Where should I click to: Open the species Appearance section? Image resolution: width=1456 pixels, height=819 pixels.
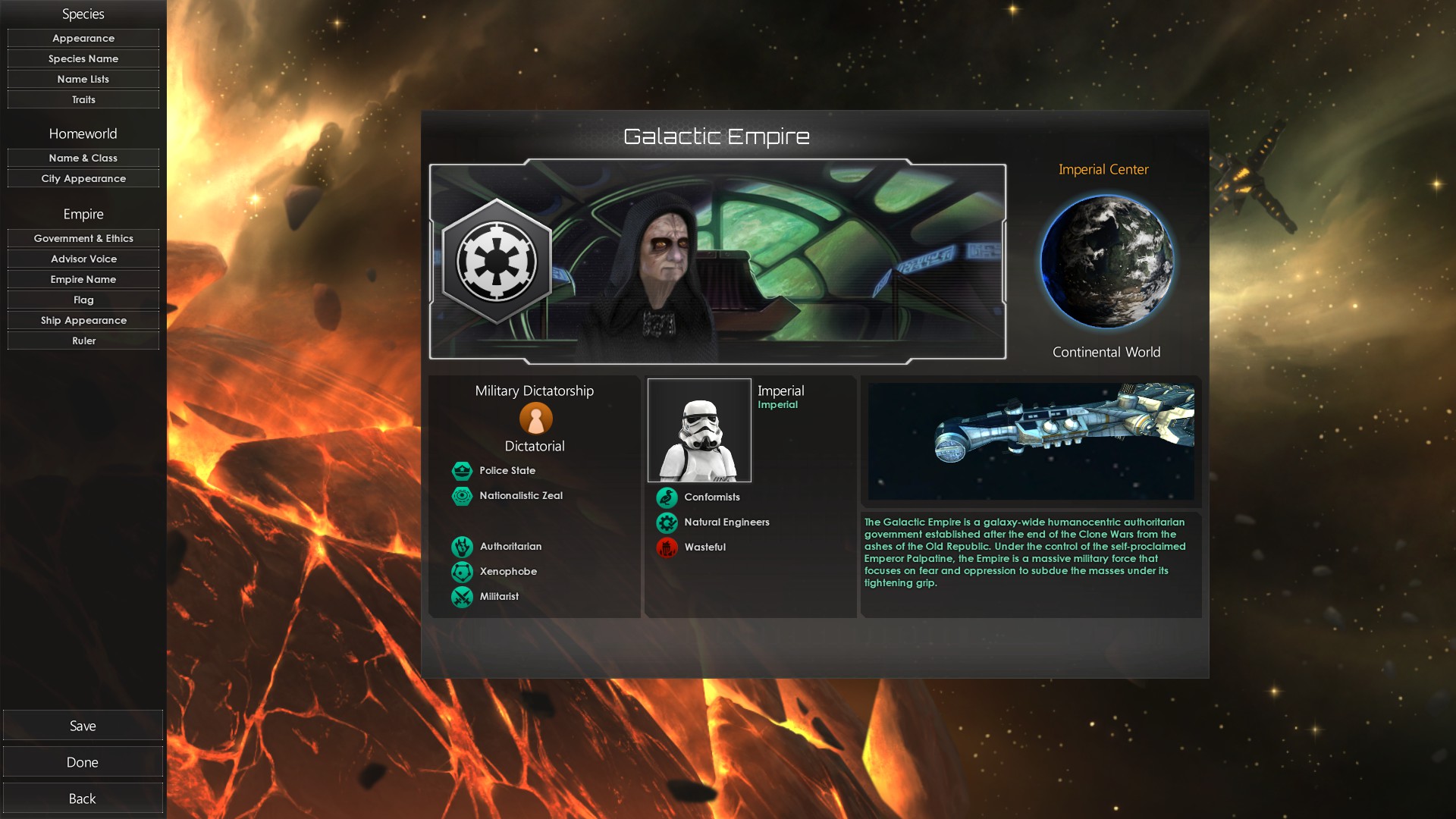point(83,38)
